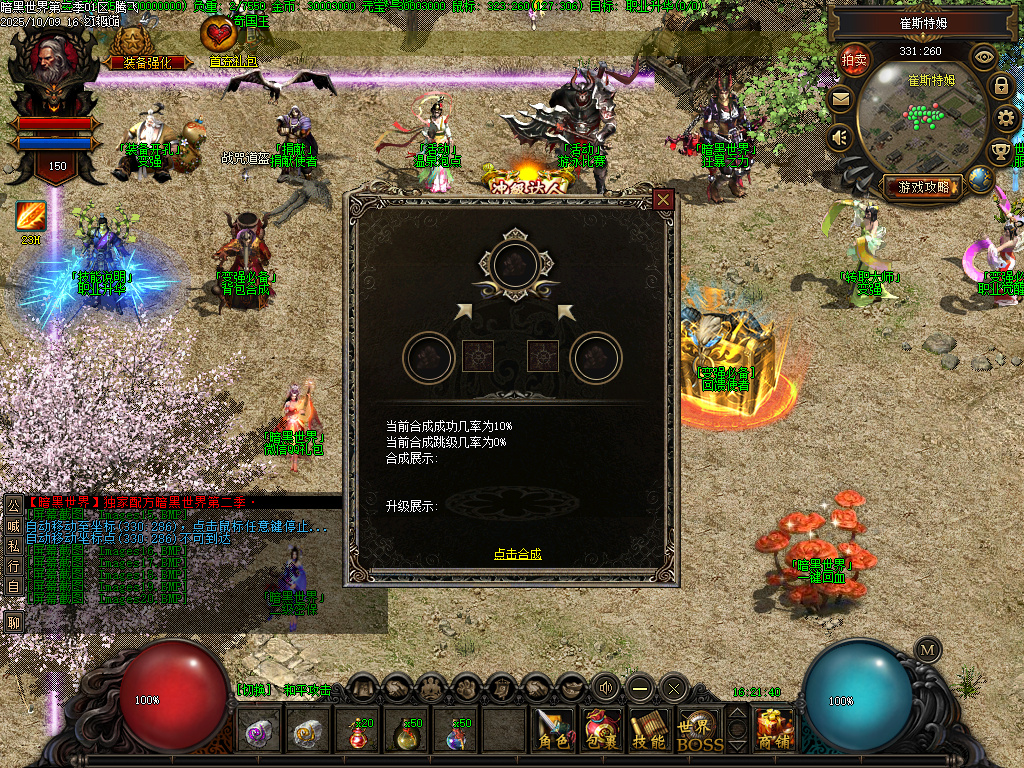The height and width of the screenshot is (768, 1024).
Task: Open the 技能 skills panel
Action: pyautogui.click(x=650, y=730)
